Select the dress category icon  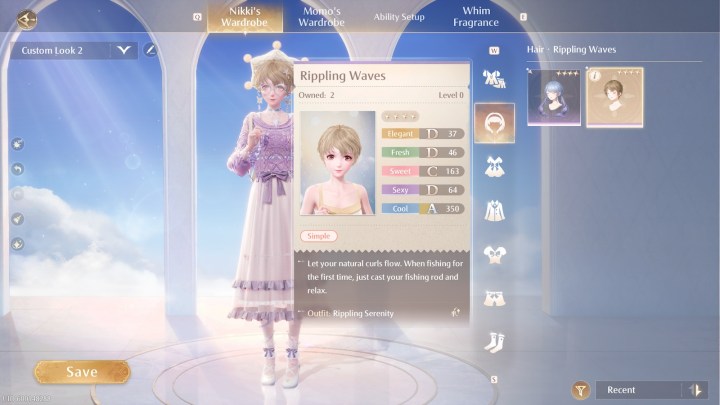(494, 166)
